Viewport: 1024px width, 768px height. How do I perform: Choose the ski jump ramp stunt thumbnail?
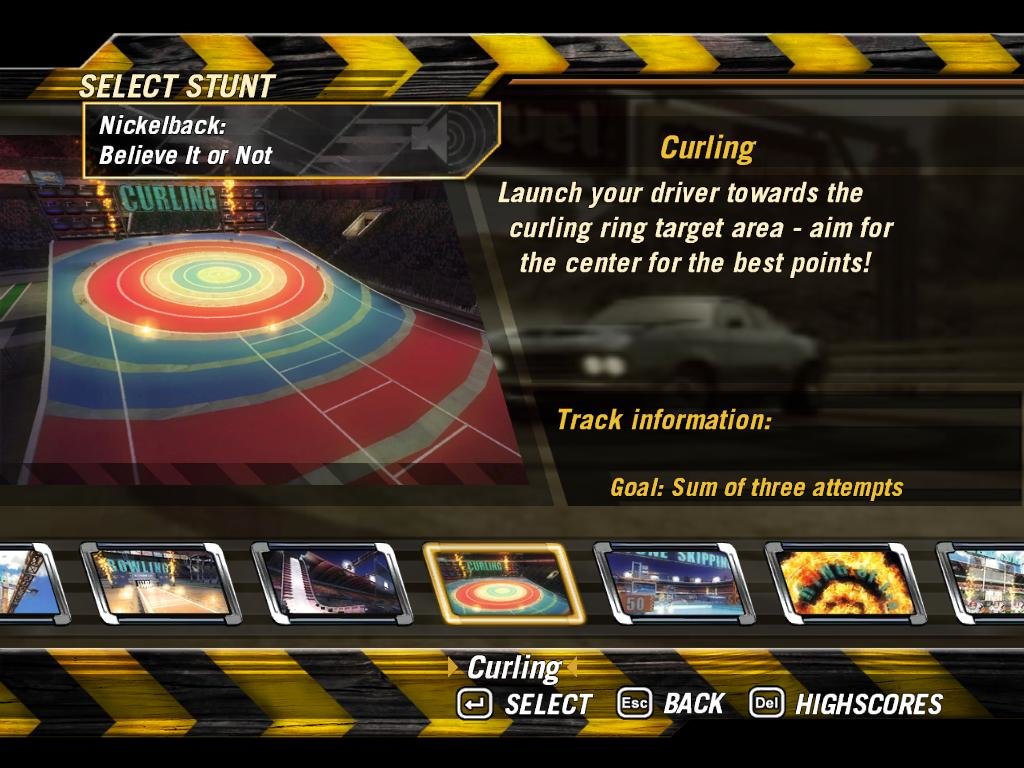pos(330,583)
